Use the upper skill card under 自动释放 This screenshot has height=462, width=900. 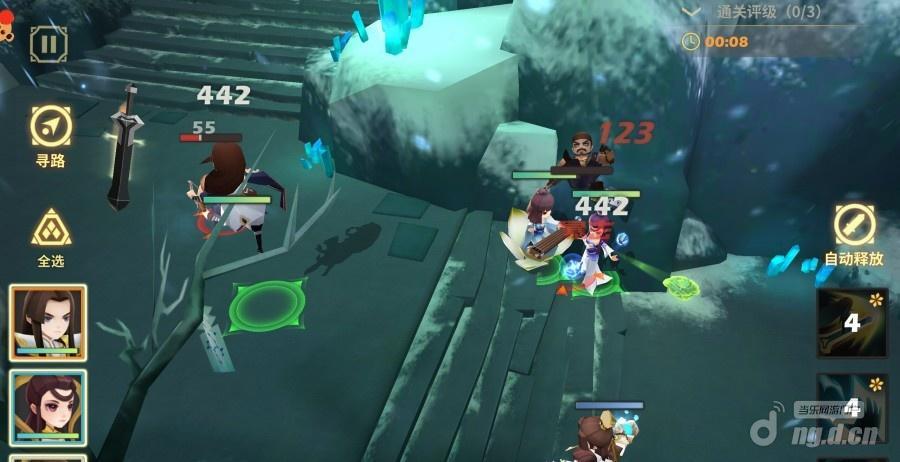(x=852, y=323)
